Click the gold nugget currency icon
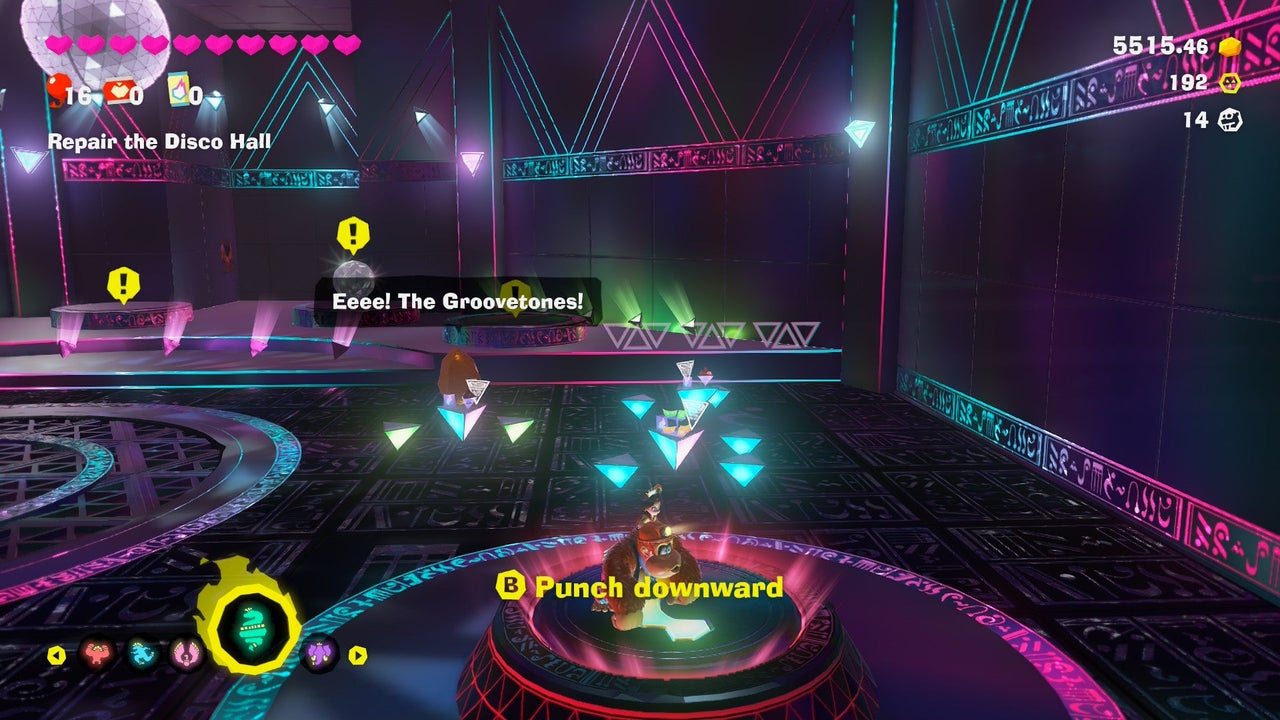 pos(1229,46)
